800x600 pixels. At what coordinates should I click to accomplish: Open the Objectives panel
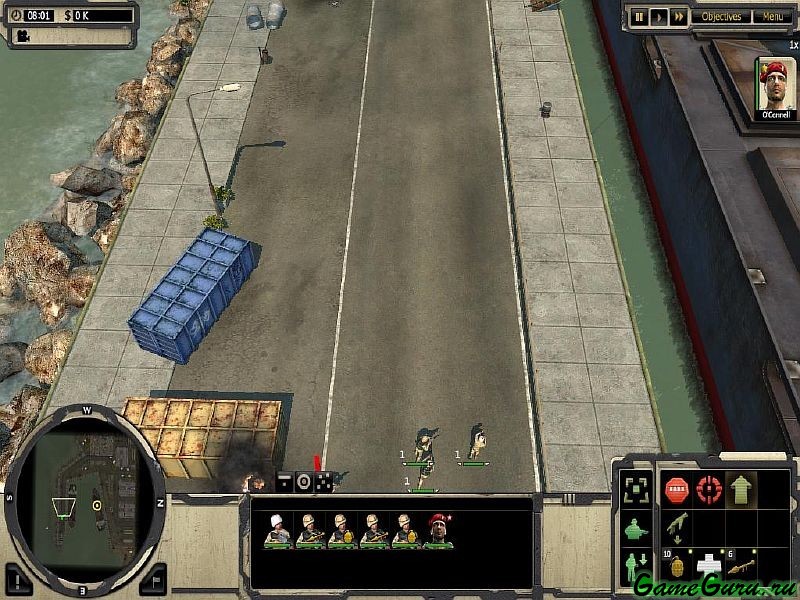[x=721, y=17]
